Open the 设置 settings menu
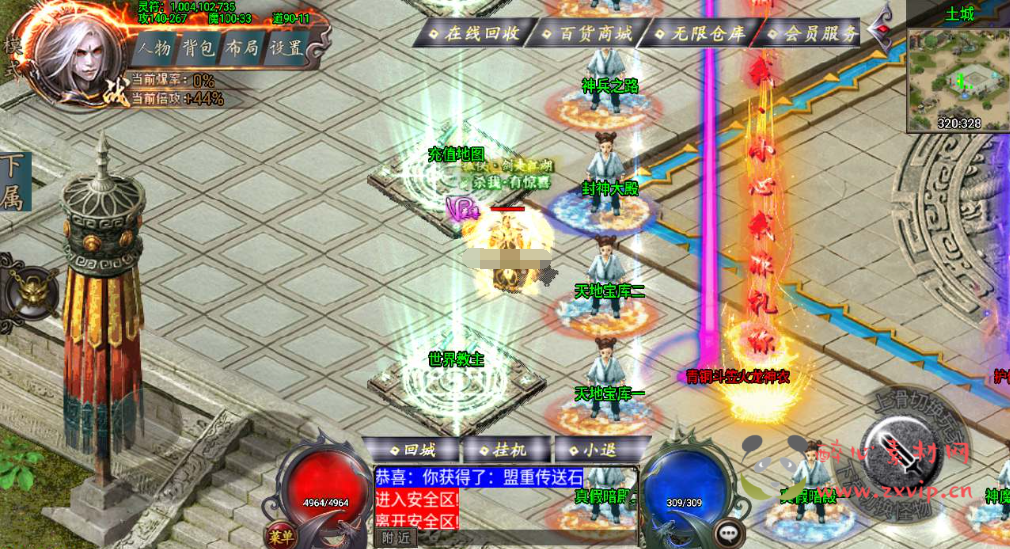Image resolution: width=1010 pixels, height=549 pixels. tap(287, 48)
